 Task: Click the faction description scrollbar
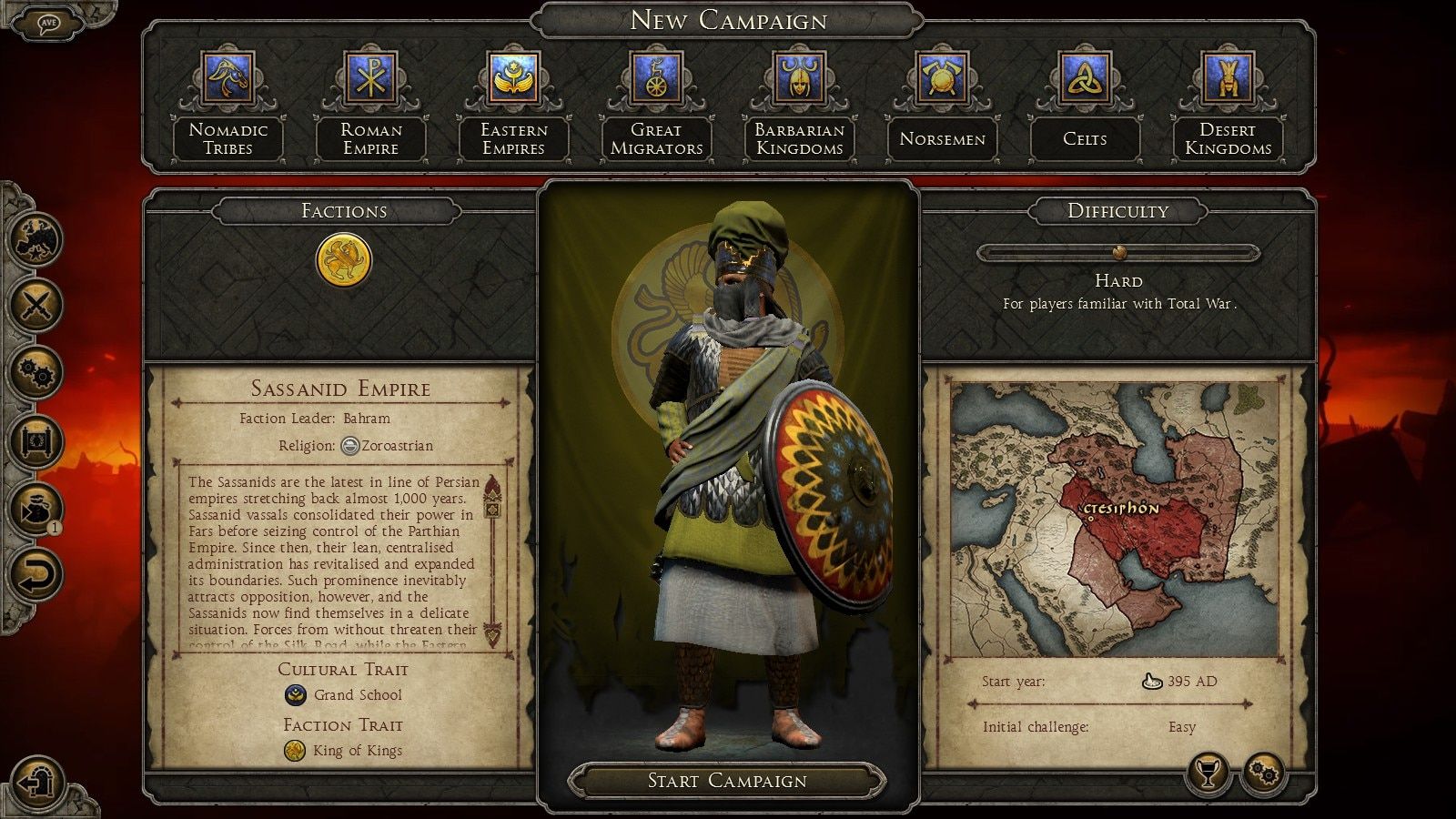492,560
